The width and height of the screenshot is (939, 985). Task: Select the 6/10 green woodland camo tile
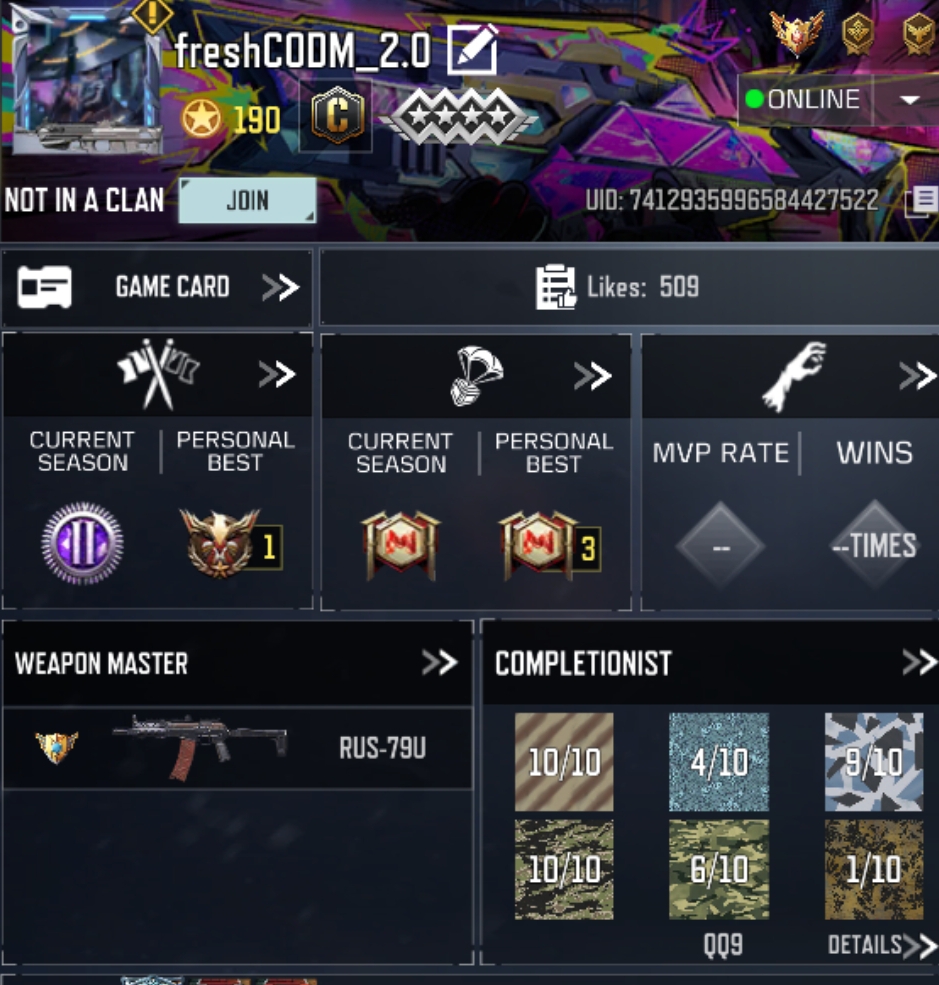[718, 869]
